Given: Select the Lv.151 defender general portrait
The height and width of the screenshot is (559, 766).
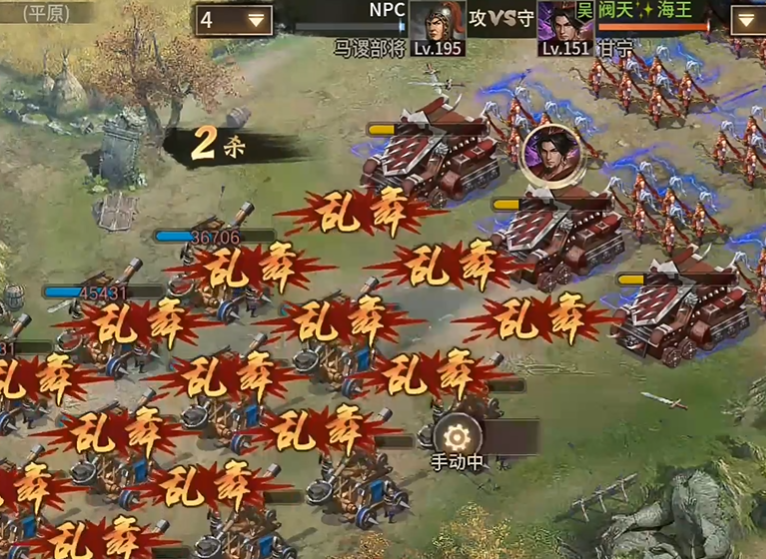Looking at the screenshot, I should [565, 26].
